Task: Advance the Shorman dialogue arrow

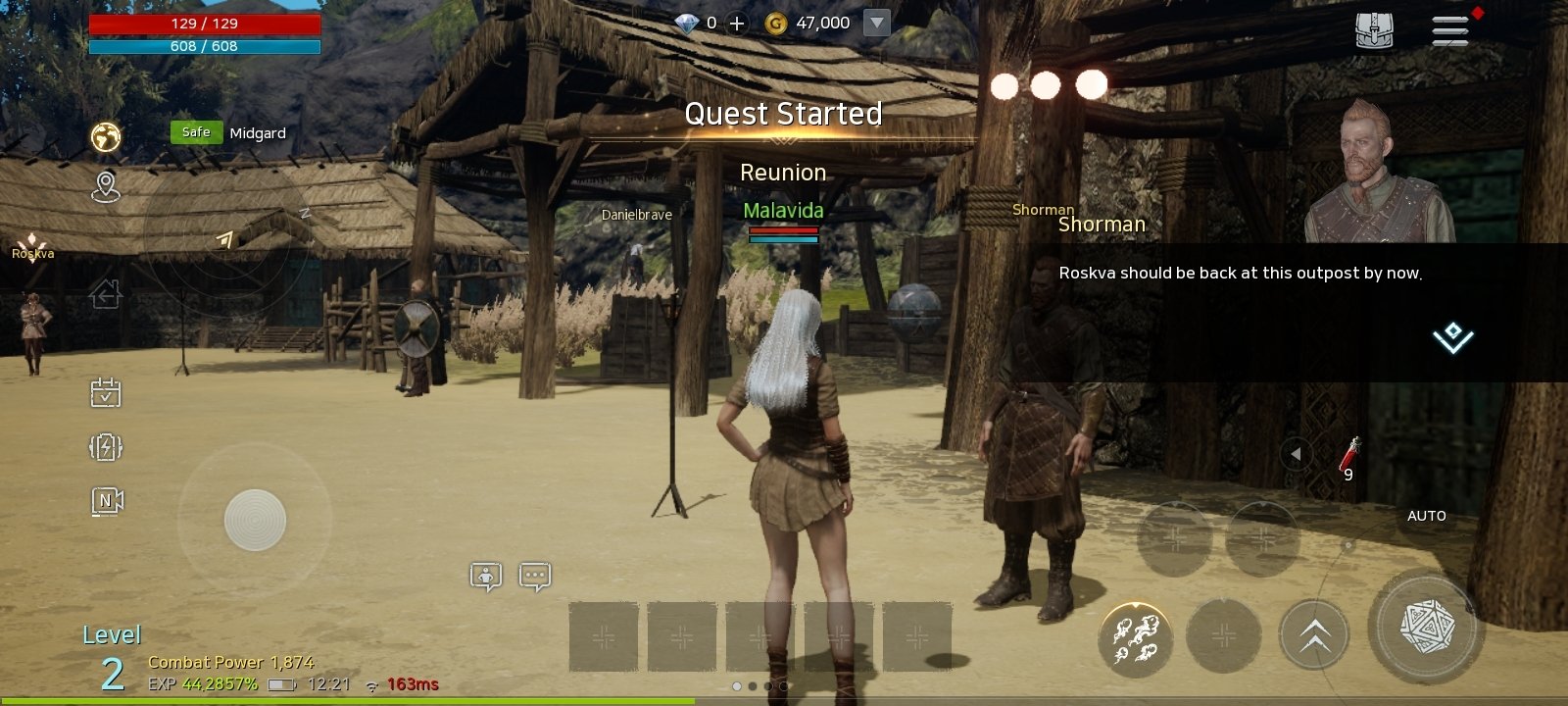Action: pyautogui.click(x=1452, y=337)
